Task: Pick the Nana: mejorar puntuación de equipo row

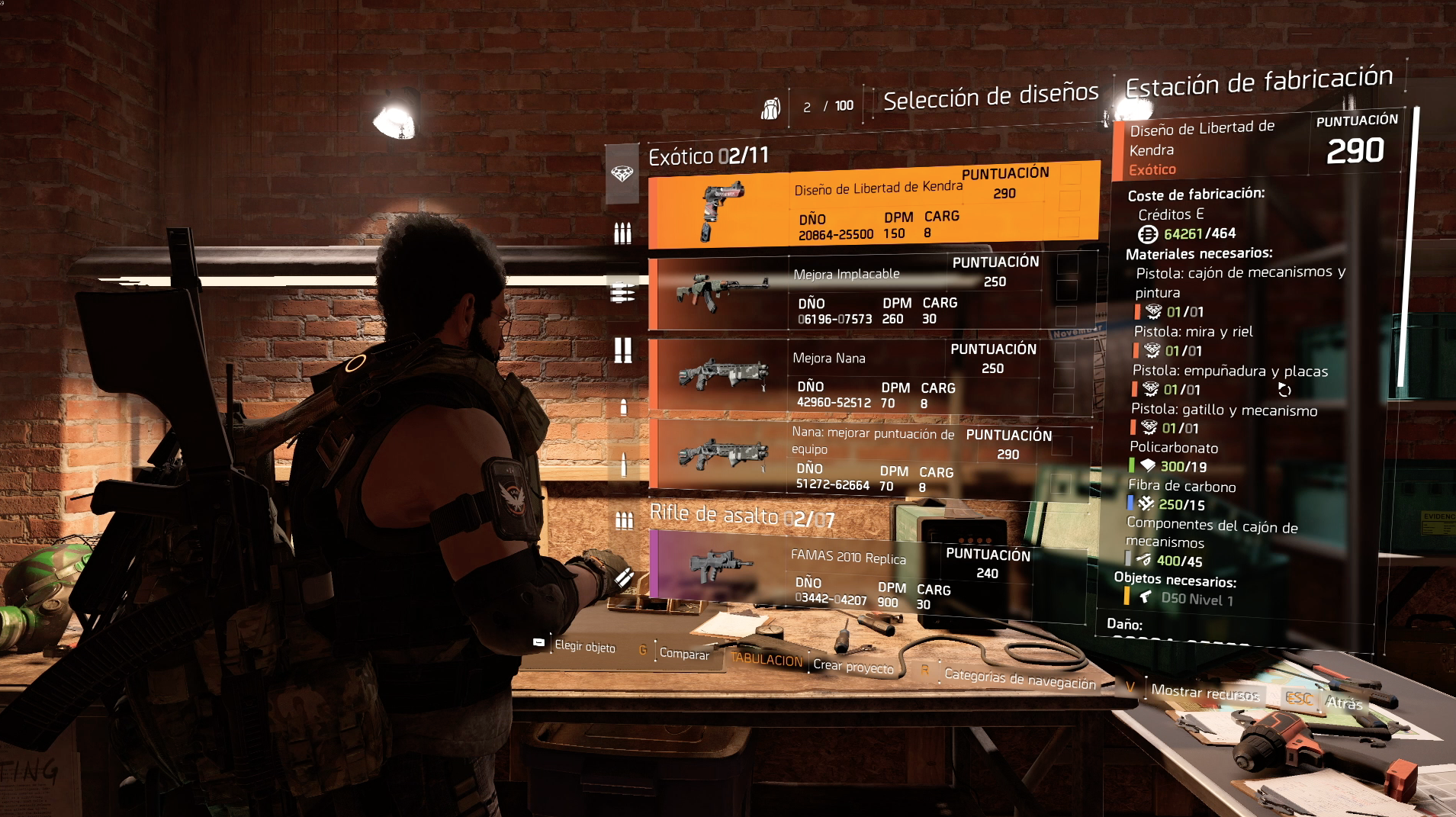Action: pos(870,458)
